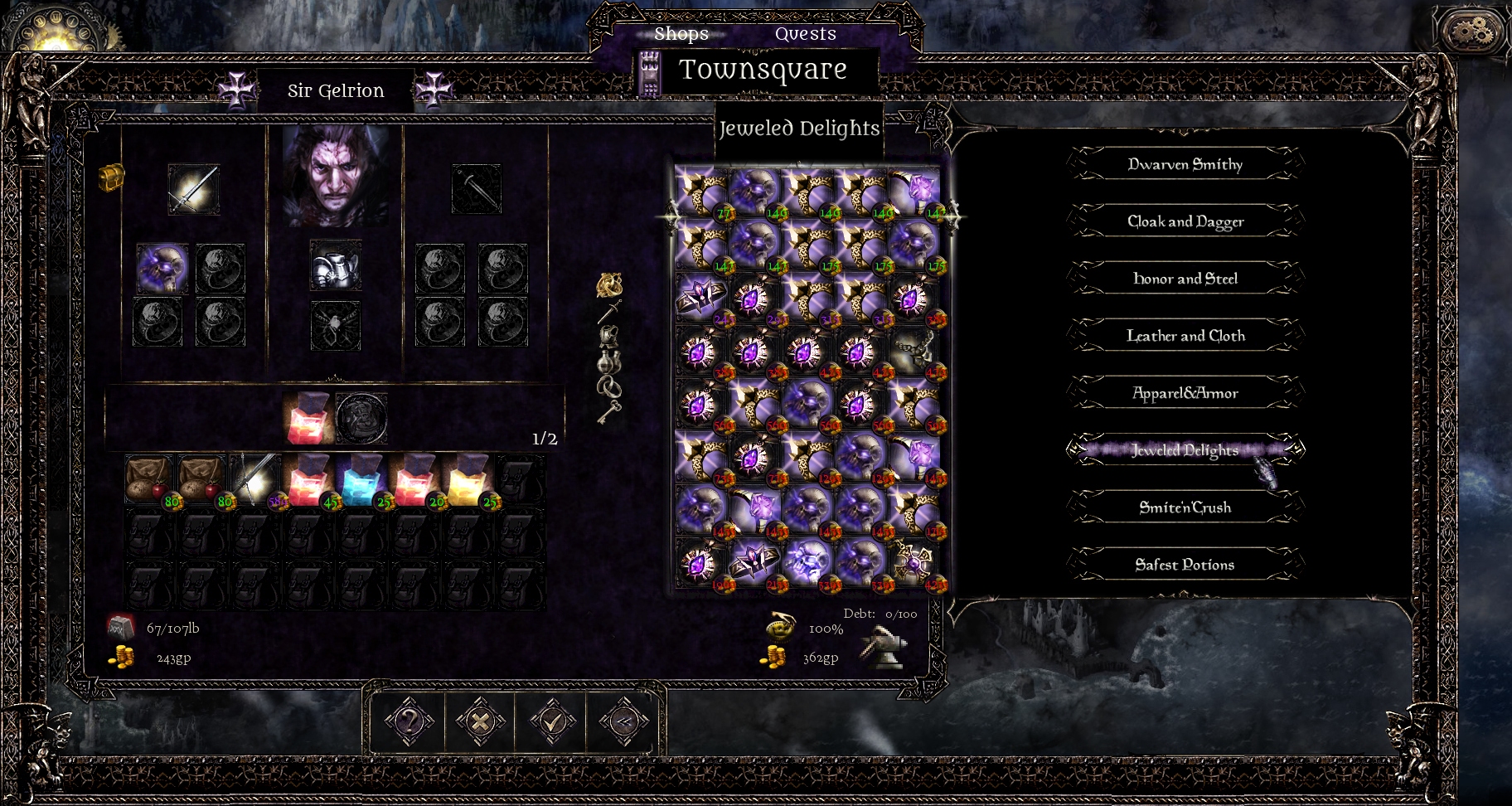This screenshot has height=806, width=1512.
Task: Switch to the Quests tab
Action: coord(805,34)
